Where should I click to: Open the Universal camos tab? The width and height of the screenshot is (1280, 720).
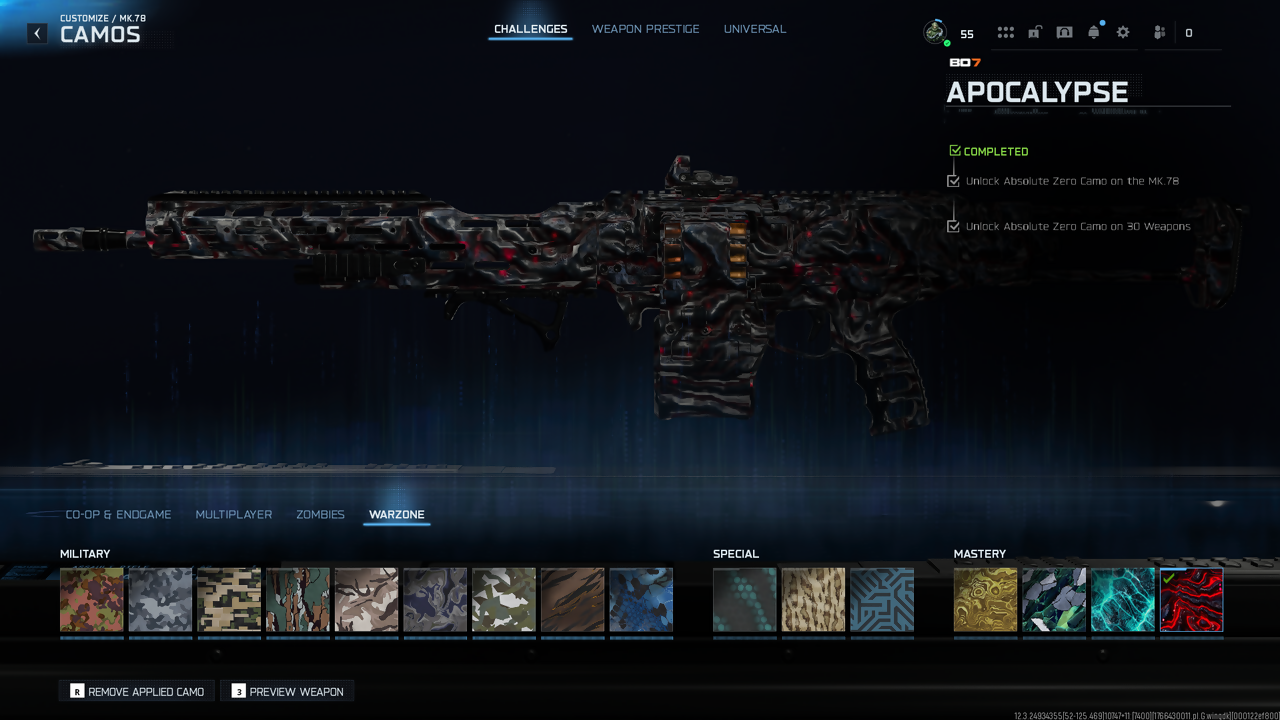pyautogui.click(x=754, y=29)
